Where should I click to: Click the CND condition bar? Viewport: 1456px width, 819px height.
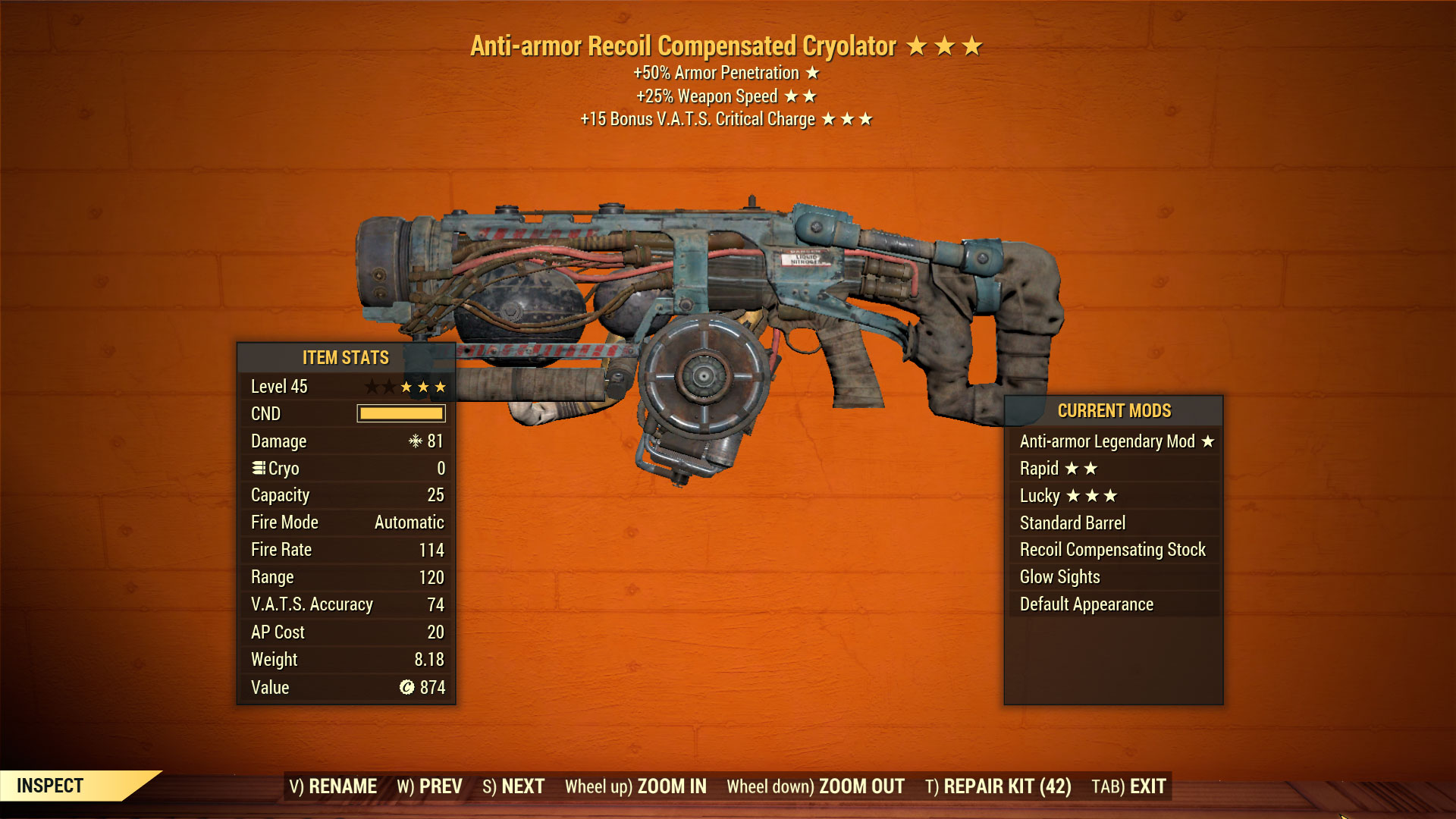tap(400, 413)
